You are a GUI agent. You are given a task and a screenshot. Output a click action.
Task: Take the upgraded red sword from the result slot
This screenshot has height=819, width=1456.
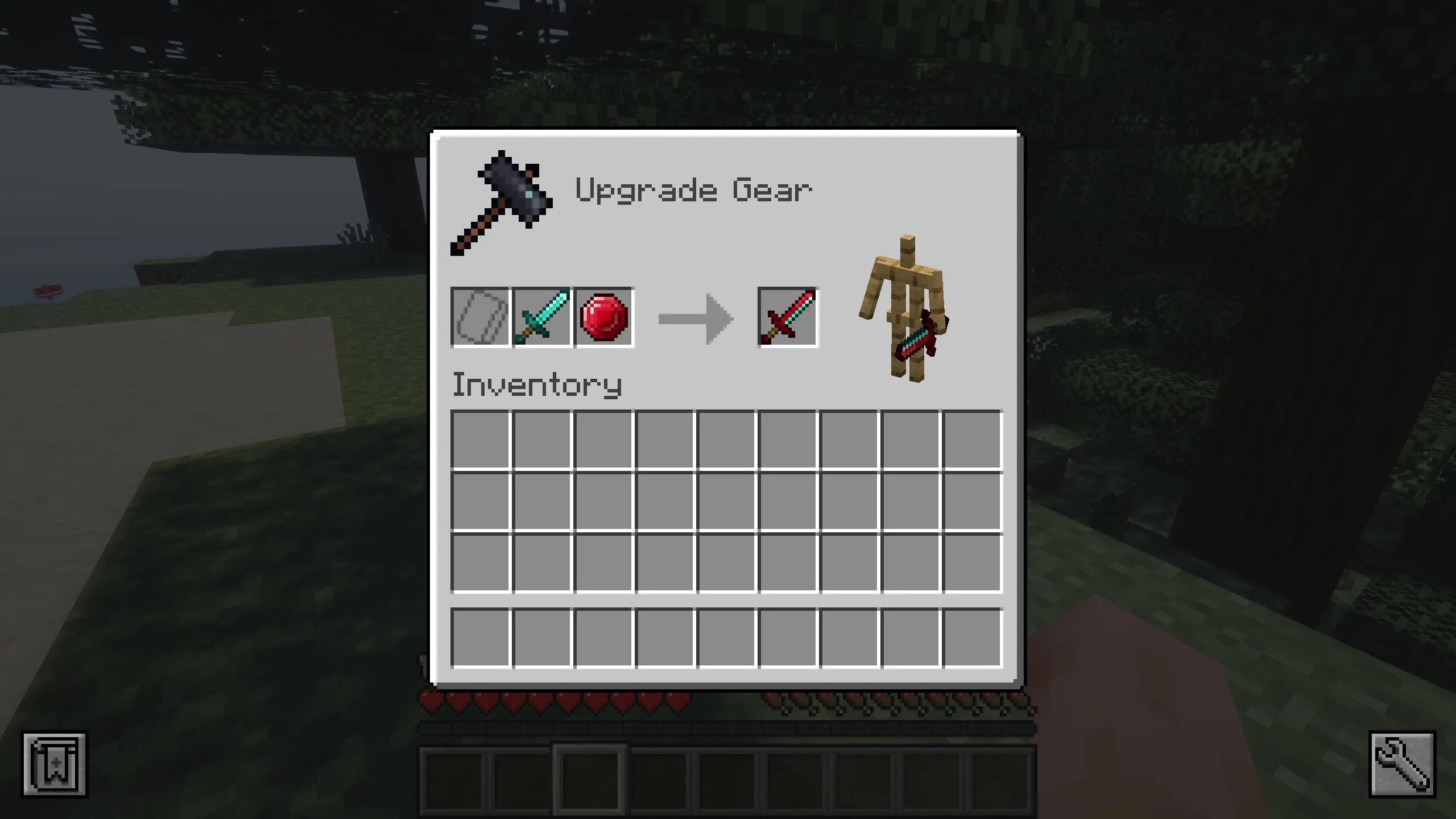click(788, 318)
